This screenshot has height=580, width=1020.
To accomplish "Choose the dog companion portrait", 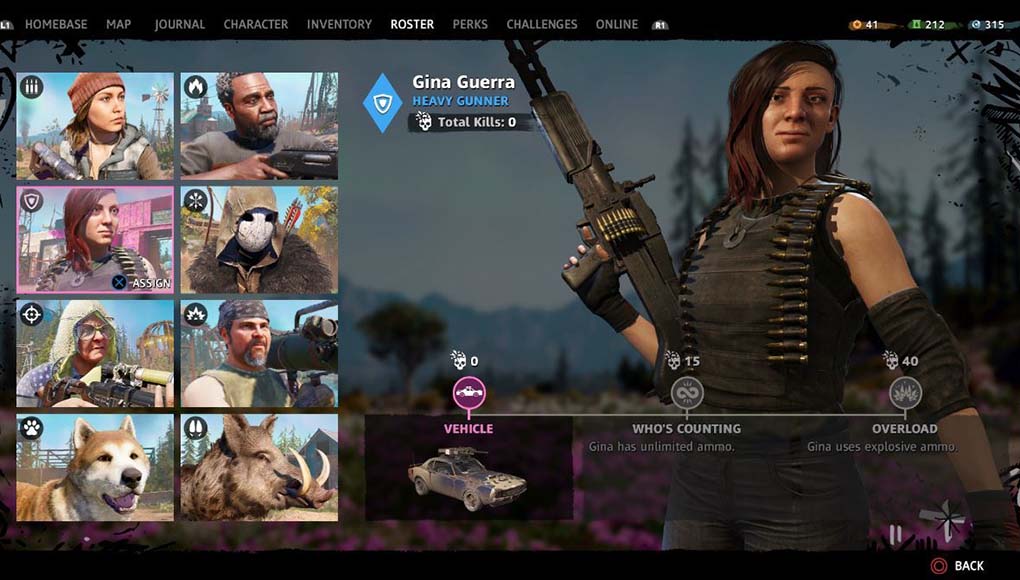I will (x=95, y=468).
